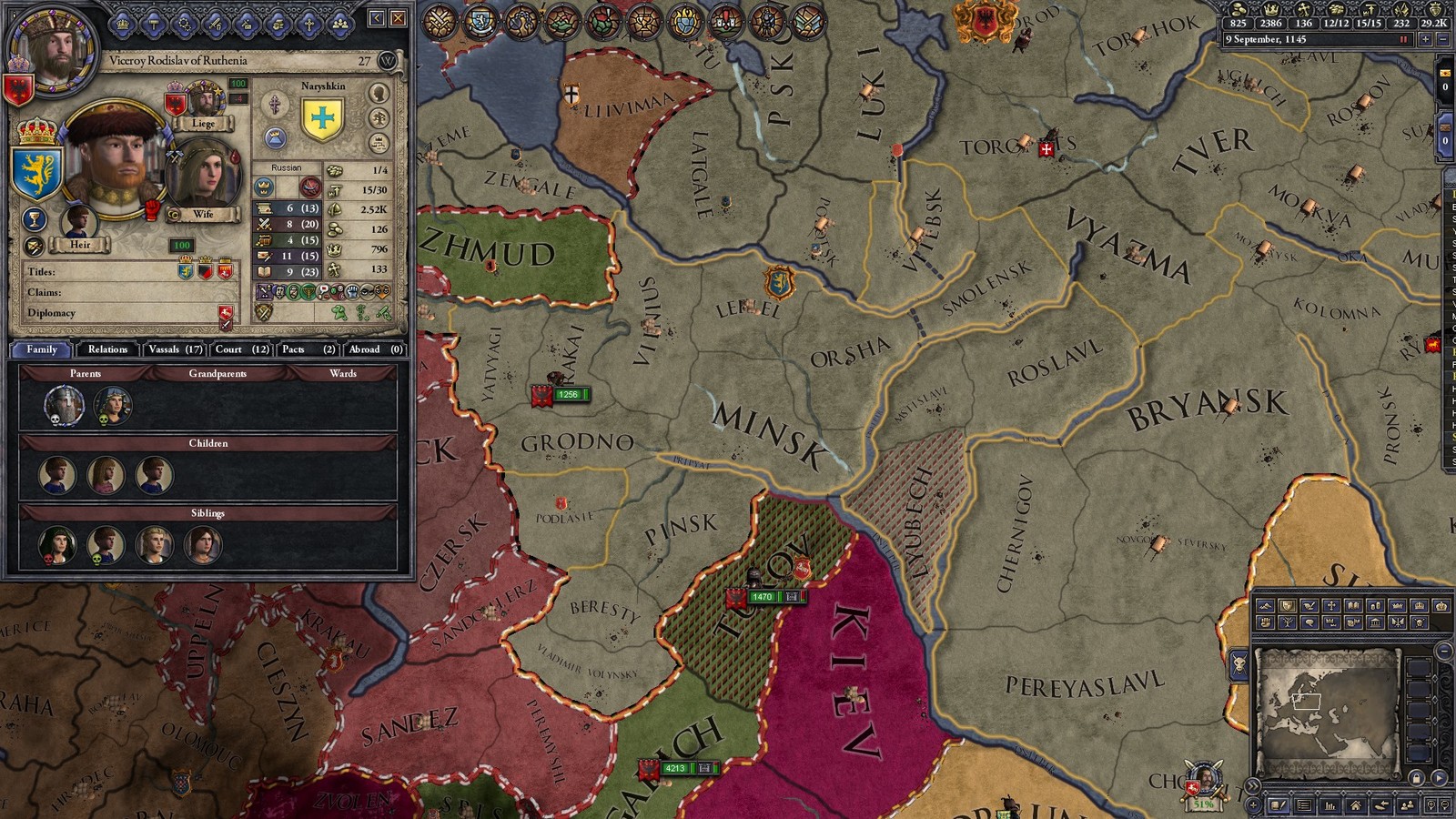
Task: Collapse the minimap with minus button
Action: (x=1444, y=652)
